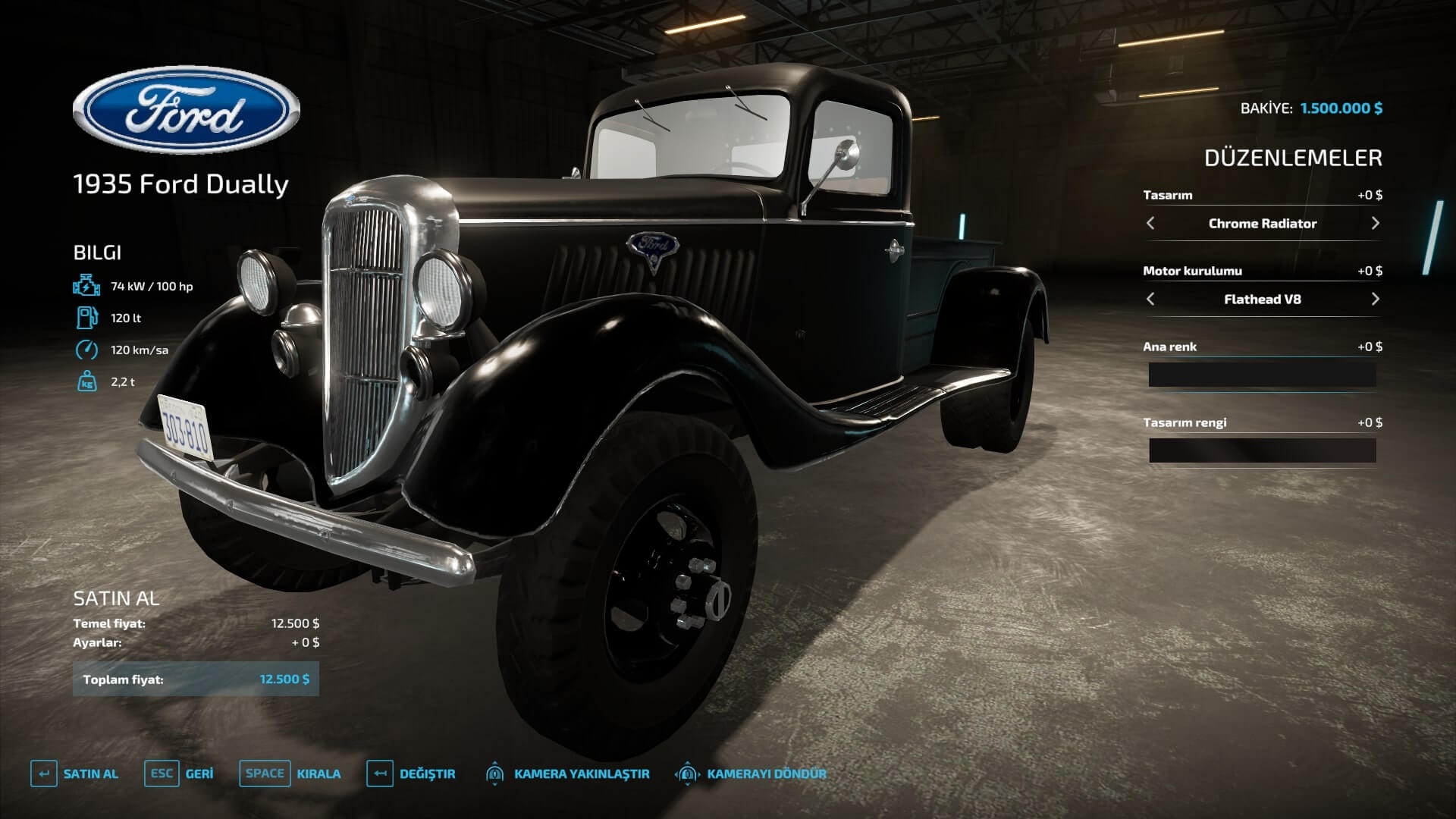This screenshot has height=819, width=1456.
Task: Switch to the next Tasarım design option
Action: coord(1375,223)
